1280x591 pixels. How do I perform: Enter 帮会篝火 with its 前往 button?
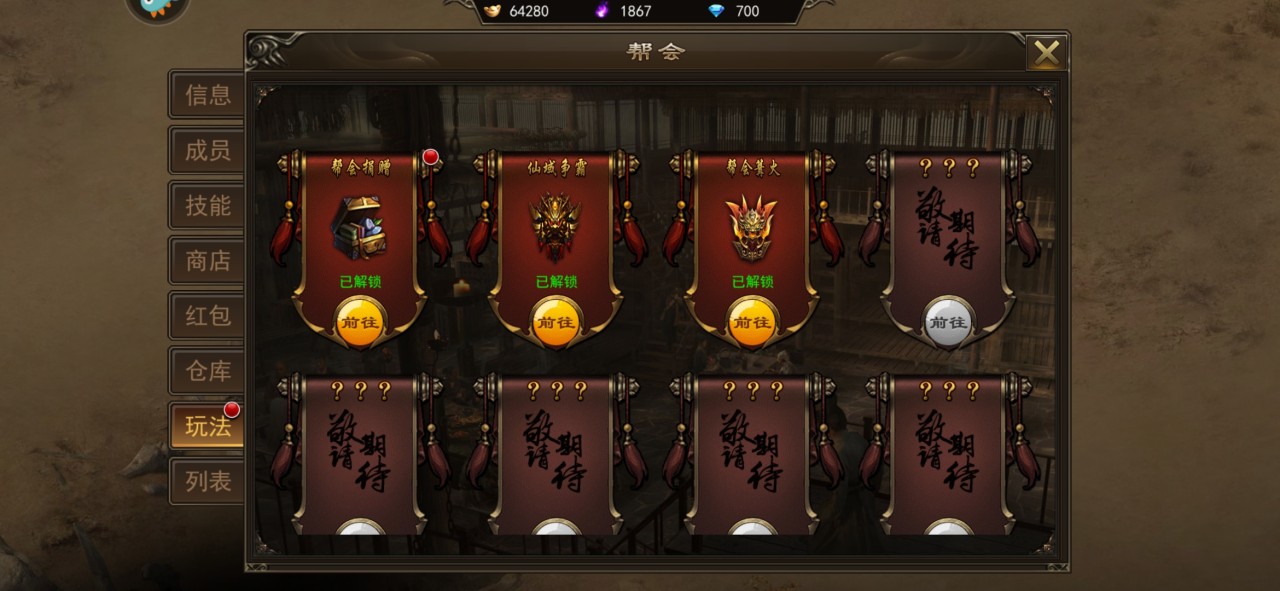751,322
